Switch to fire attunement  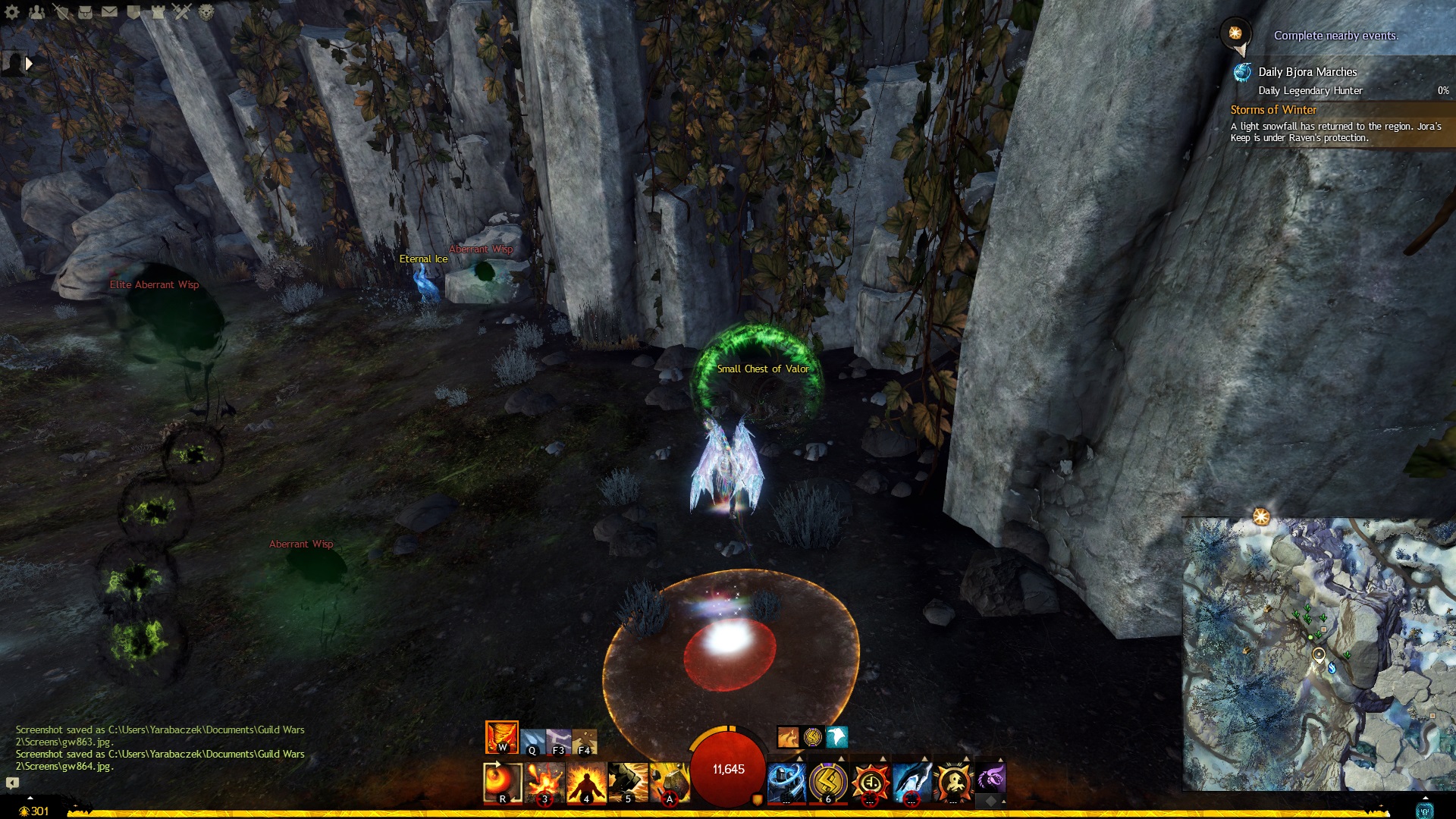point(501,736)
